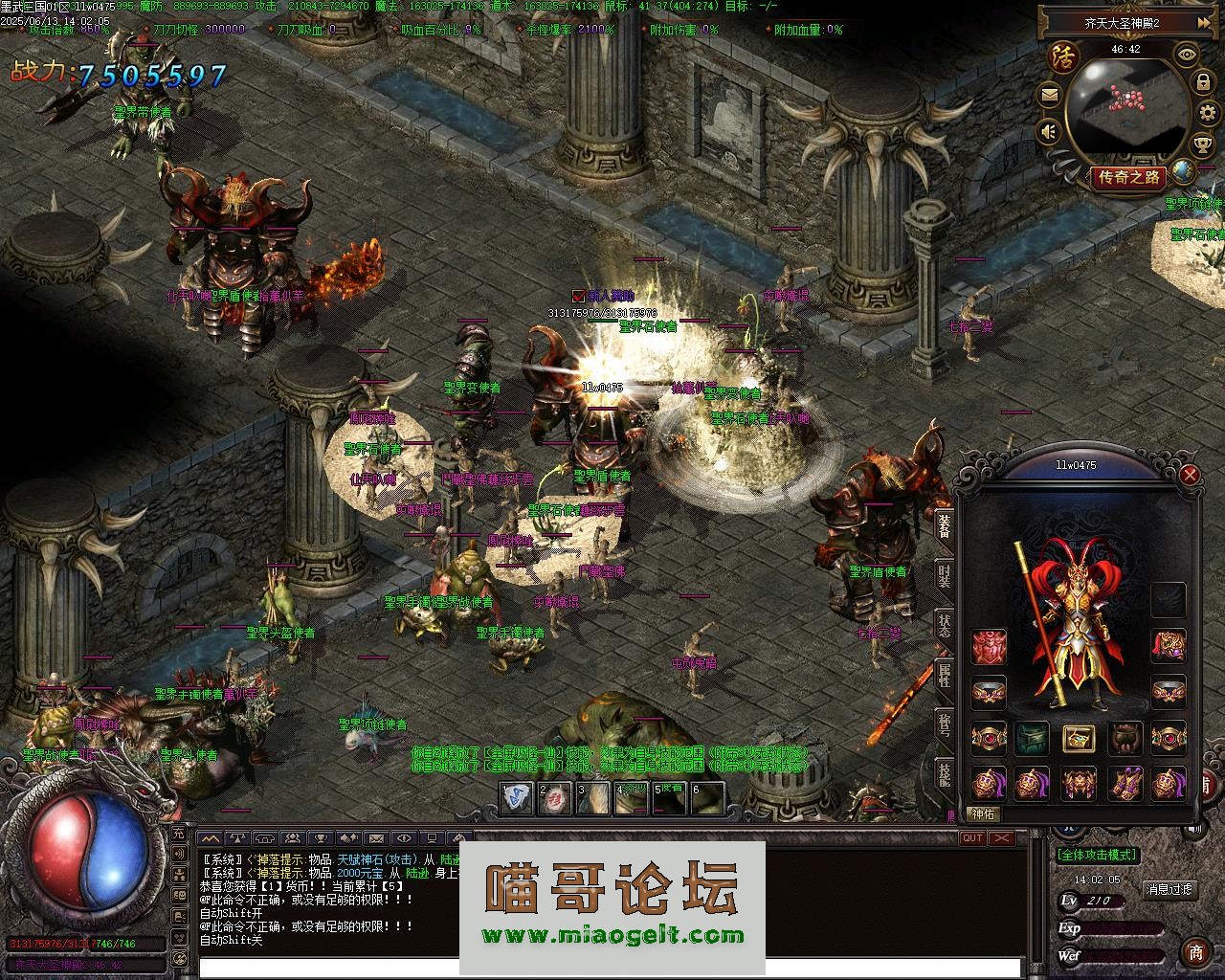Select the red armor equipment slot
1225x980 pixels.
point(989,647)
